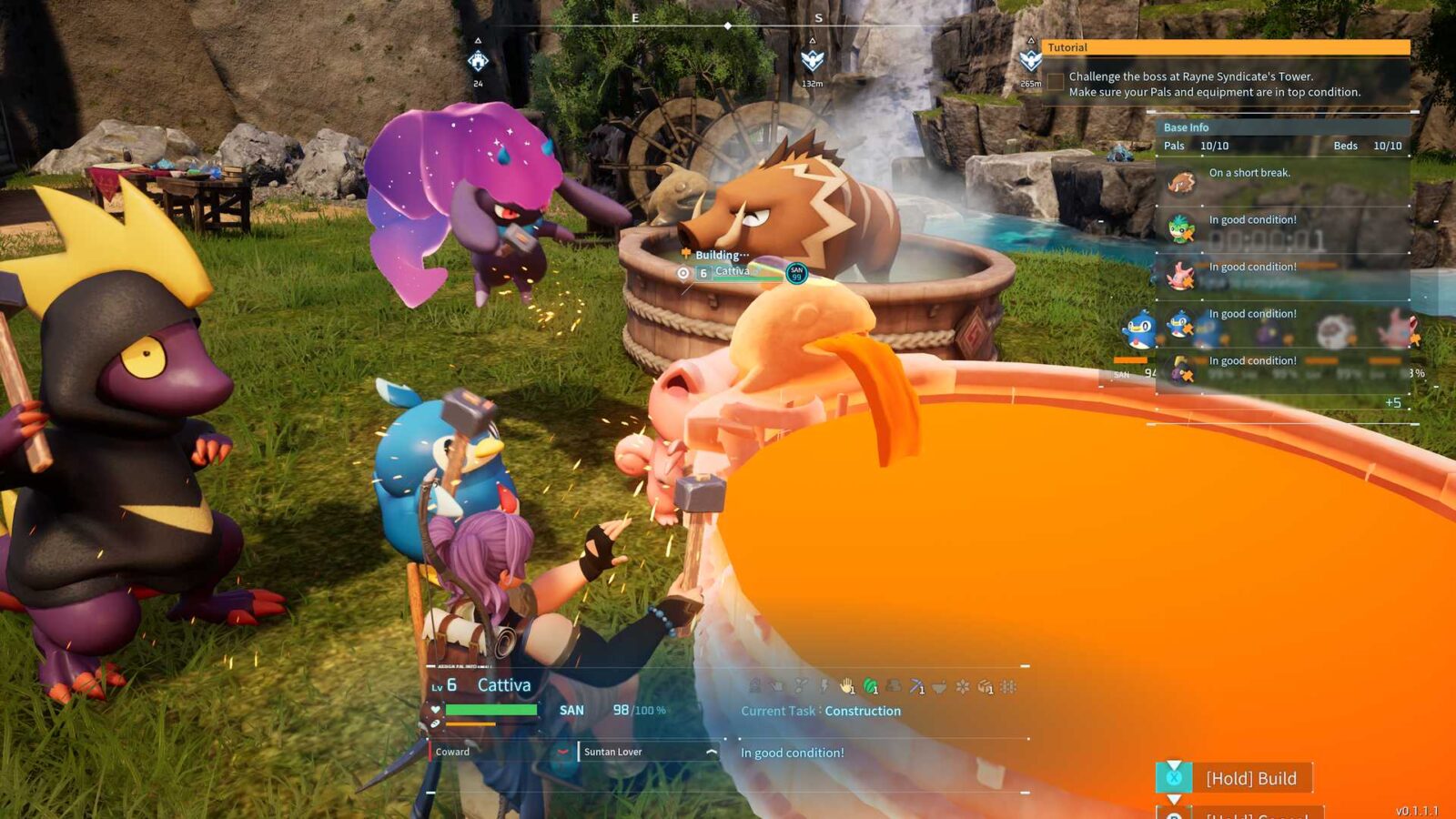Select the pickaxe mining suitability icon
The width and height of the screenshot is (1456, 819).
(x=917, y=687)
